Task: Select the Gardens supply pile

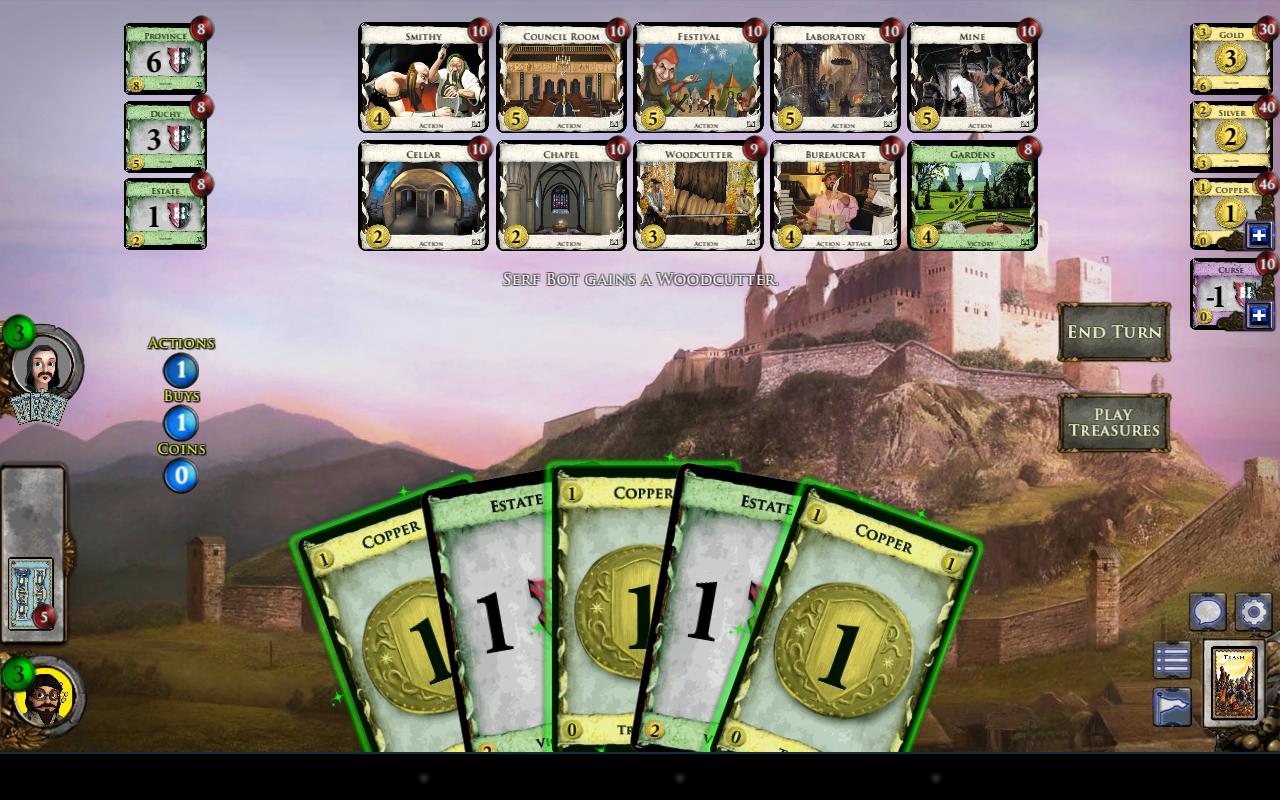Action: coord(973,196)
